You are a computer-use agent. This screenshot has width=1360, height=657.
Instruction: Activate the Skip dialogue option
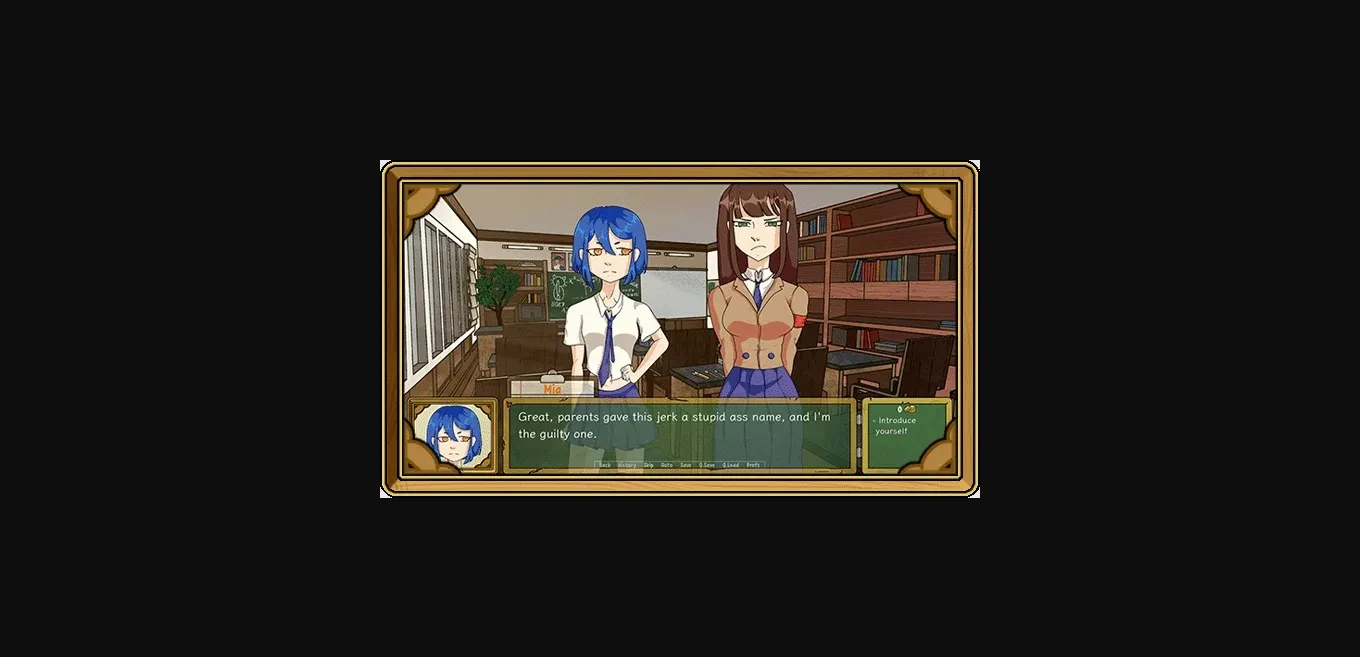click(648, 465)
